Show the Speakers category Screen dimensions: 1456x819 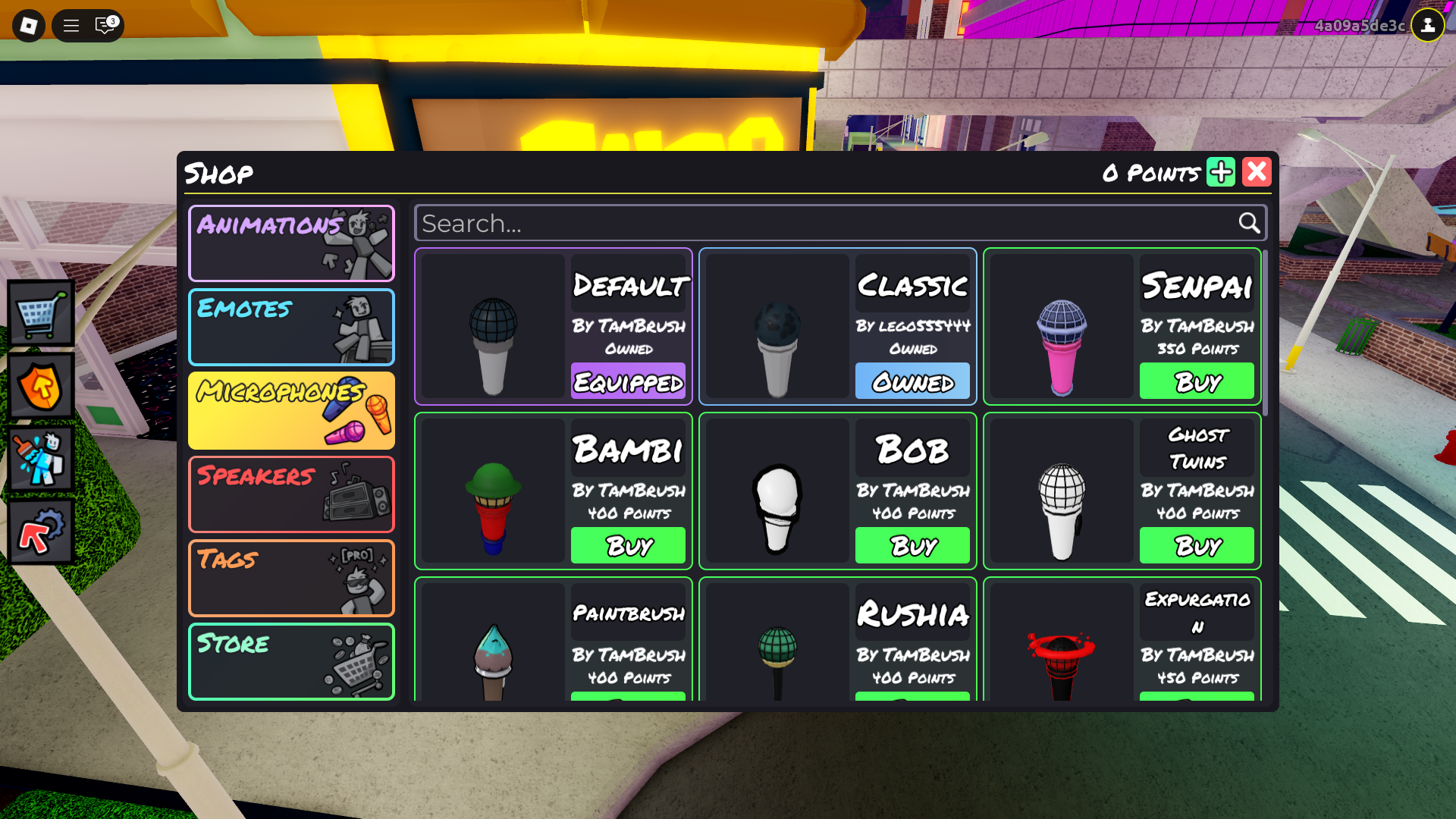pyautogui.click(x=291, y=494)
